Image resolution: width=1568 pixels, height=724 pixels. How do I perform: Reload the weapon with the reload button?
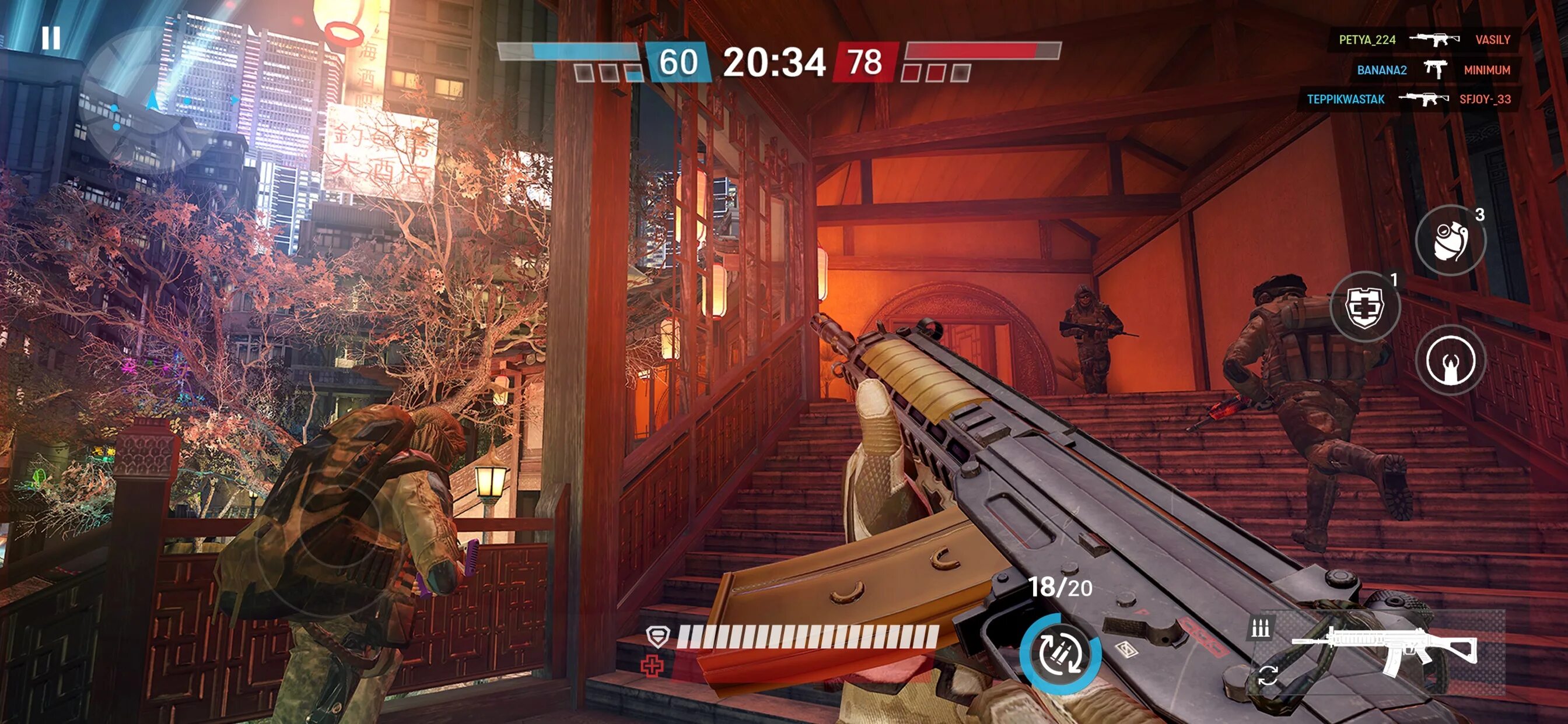pos(1060,654)
